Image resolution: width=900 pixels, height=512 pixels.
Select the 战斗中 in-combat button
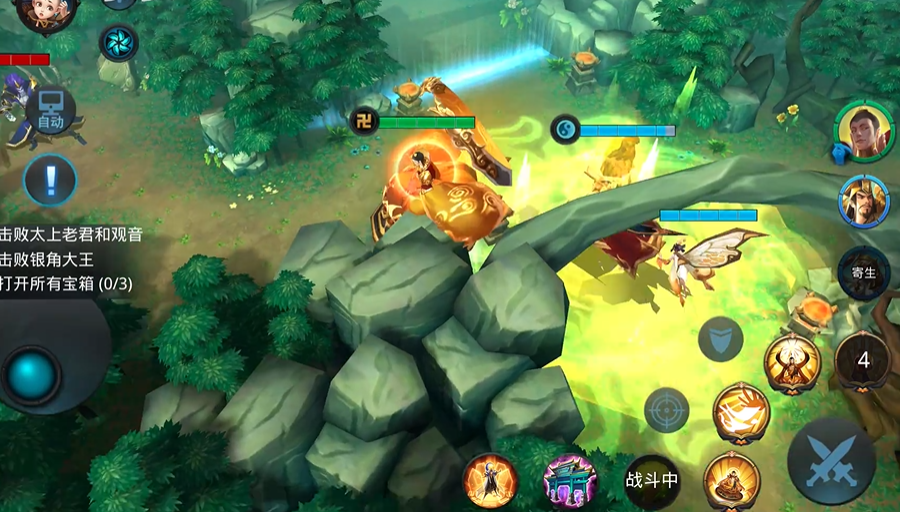pos(652,480)
